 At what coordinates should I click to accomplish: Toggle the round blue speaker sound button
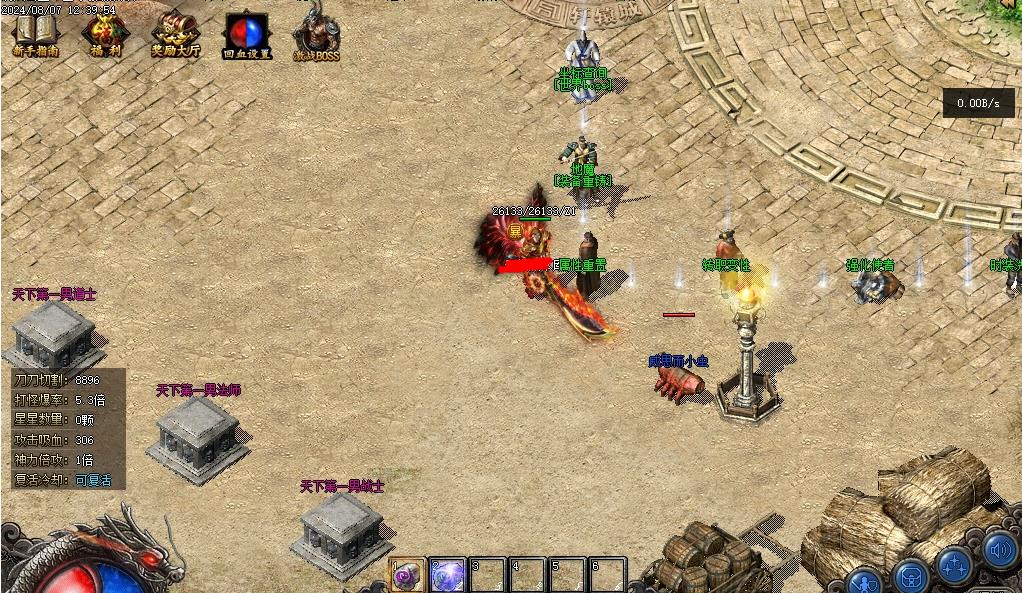coord(998,550)
